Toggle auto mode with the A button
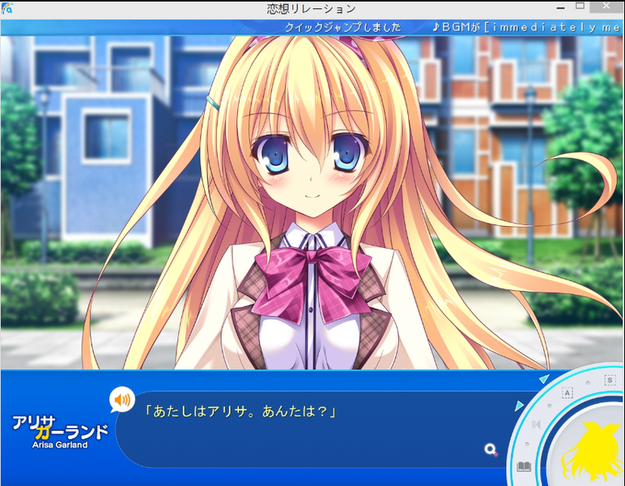 566,394
